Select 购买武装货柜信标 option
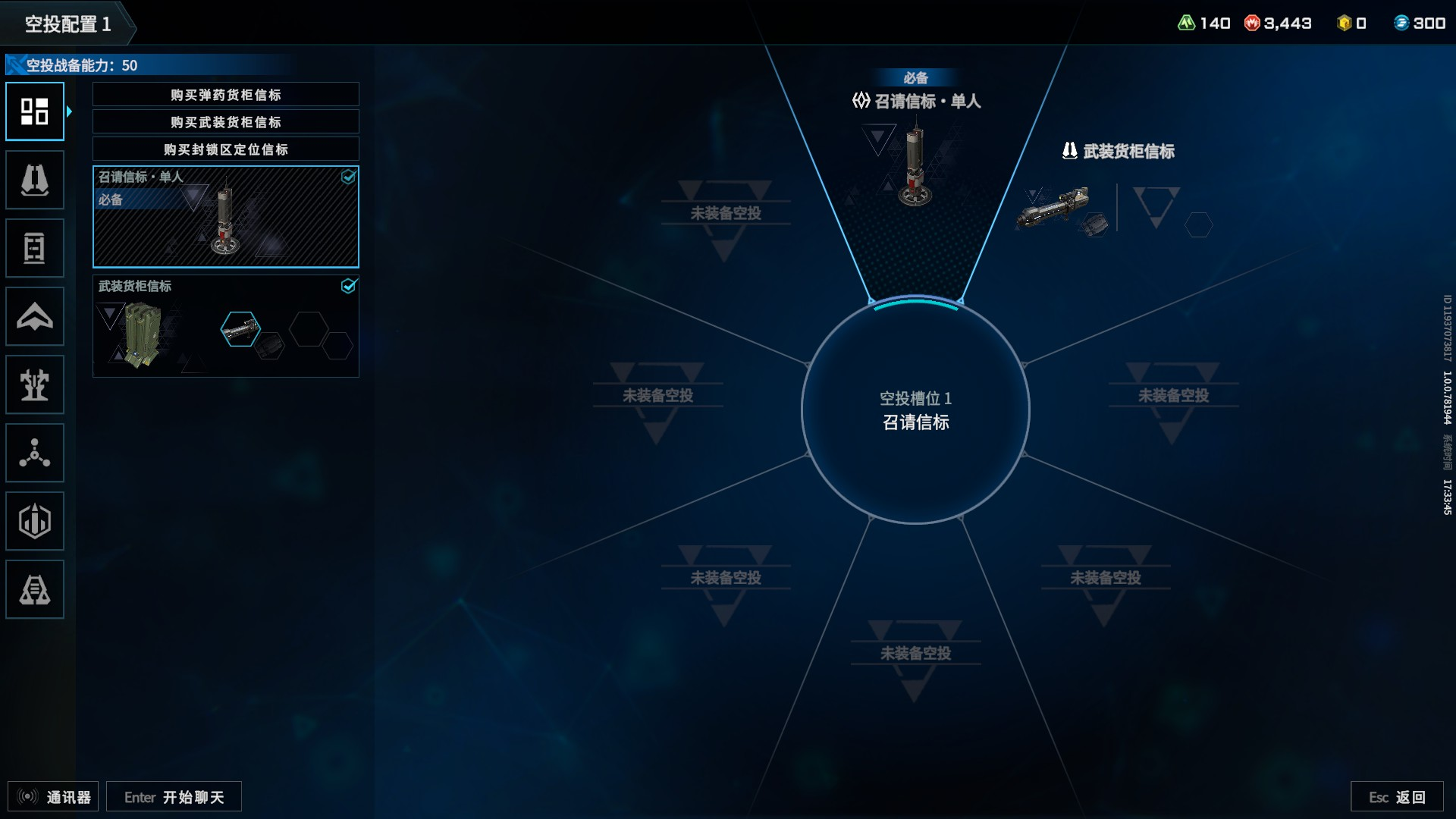 (x=225, y=122)
